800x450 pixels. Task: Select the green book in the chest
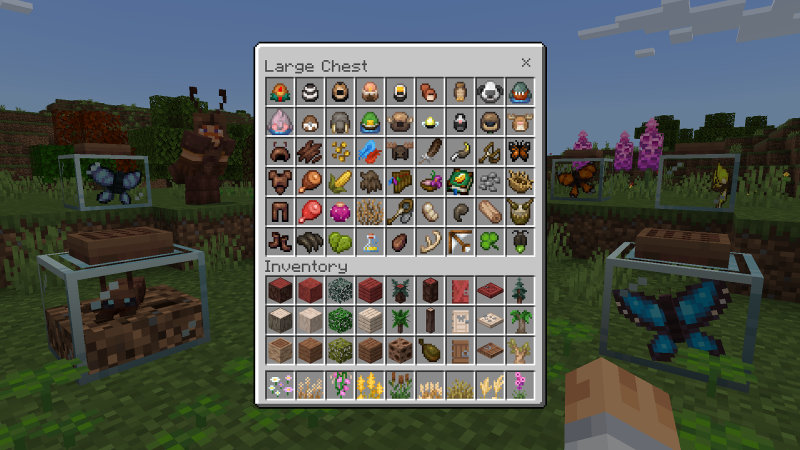[460, 183]
